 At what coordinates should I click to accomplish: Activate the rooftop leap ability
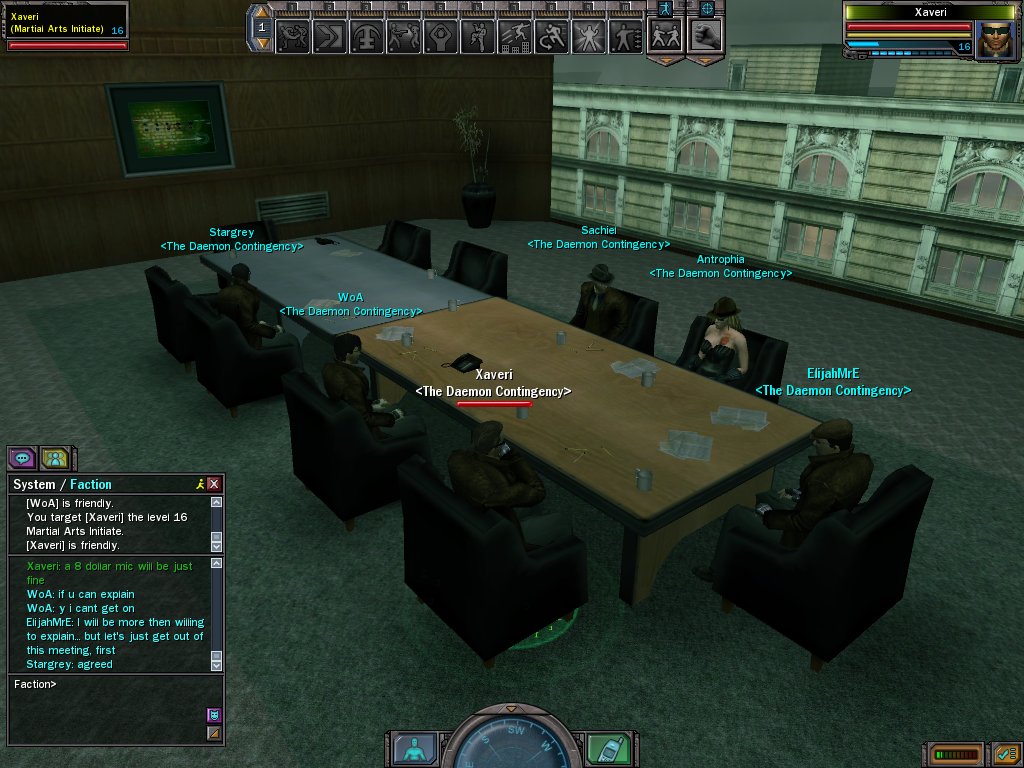(515, 37)
